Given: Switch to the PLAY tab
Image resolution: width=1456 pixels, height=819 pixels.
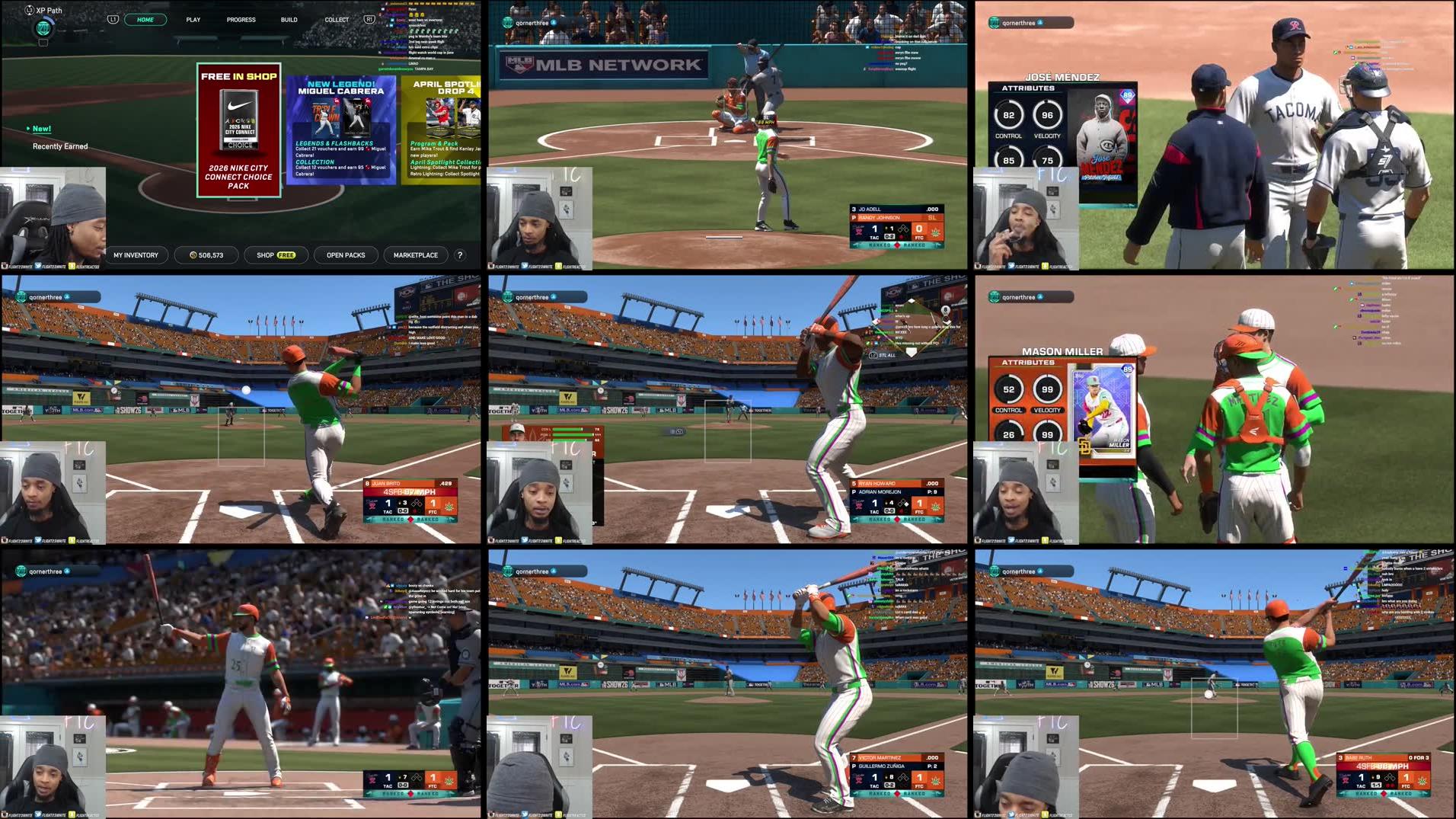Looking at the screenshot, I should pyautogui.click(x=193, y=19).
